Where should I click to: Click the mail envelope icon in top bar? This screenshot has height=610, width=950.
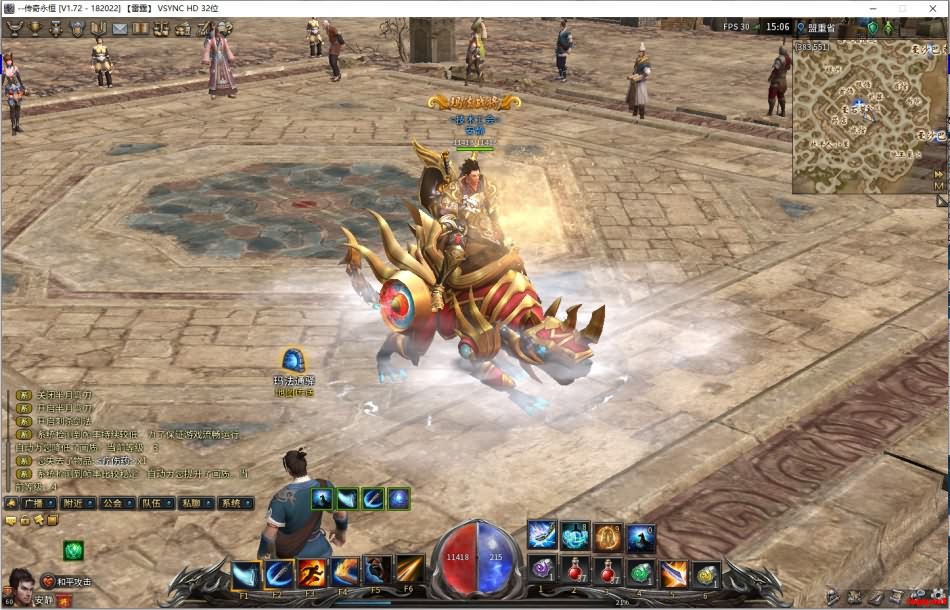pyautogui.click(x=119, y=28)
